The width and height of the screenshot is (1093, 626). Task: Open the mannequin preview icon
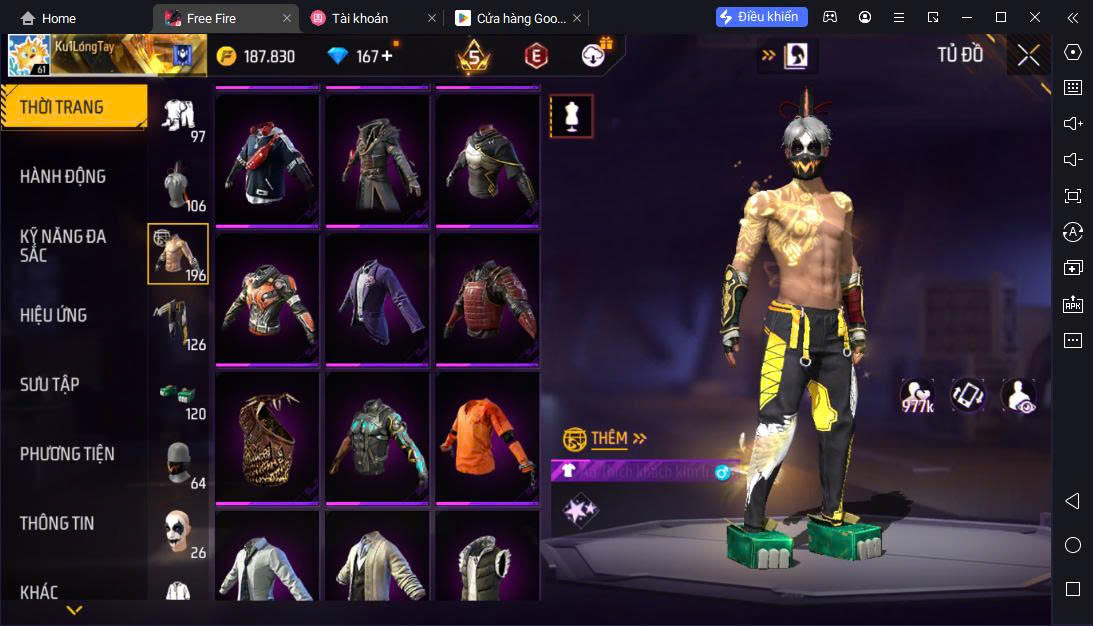pyautogui.click(x=572, y=116)
